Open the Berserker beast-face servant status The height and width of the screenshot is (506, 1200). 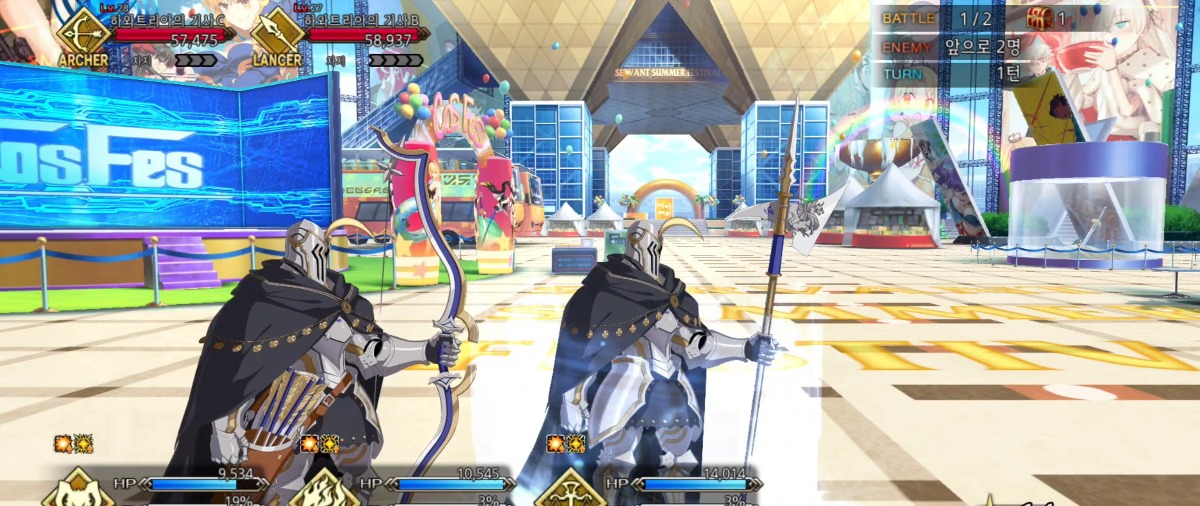pyautogui.click(x=77, y=490)
